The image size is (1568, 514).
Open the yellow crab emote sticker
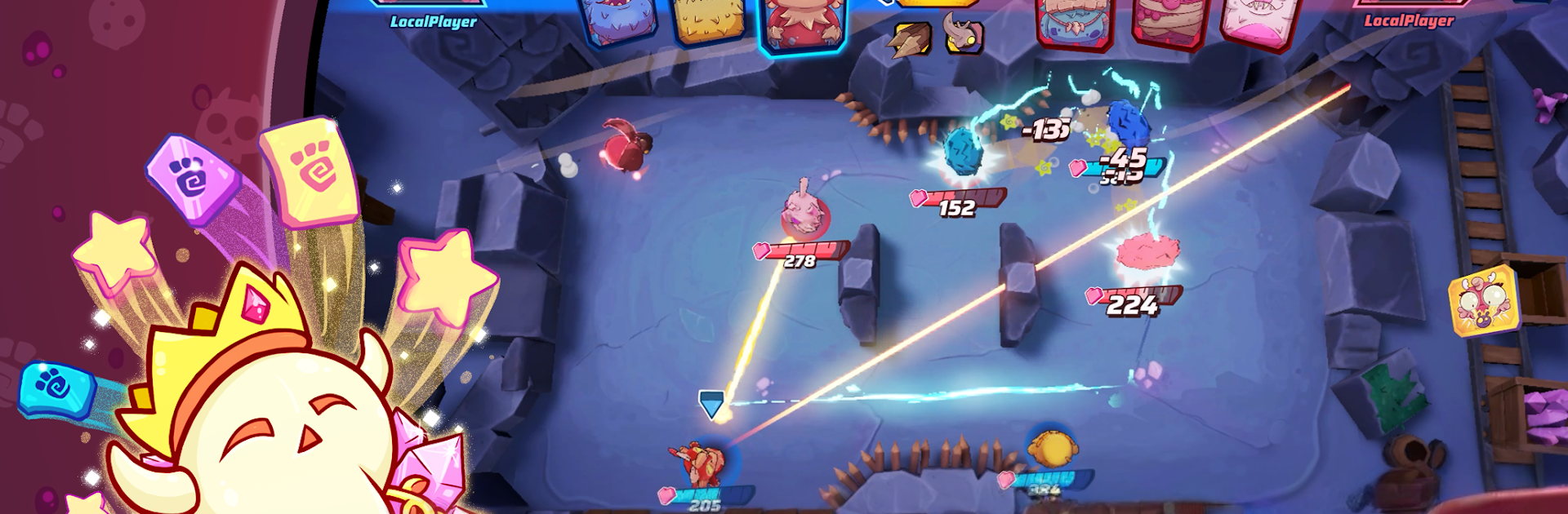pyautogui.click(x=1483, y=300)
